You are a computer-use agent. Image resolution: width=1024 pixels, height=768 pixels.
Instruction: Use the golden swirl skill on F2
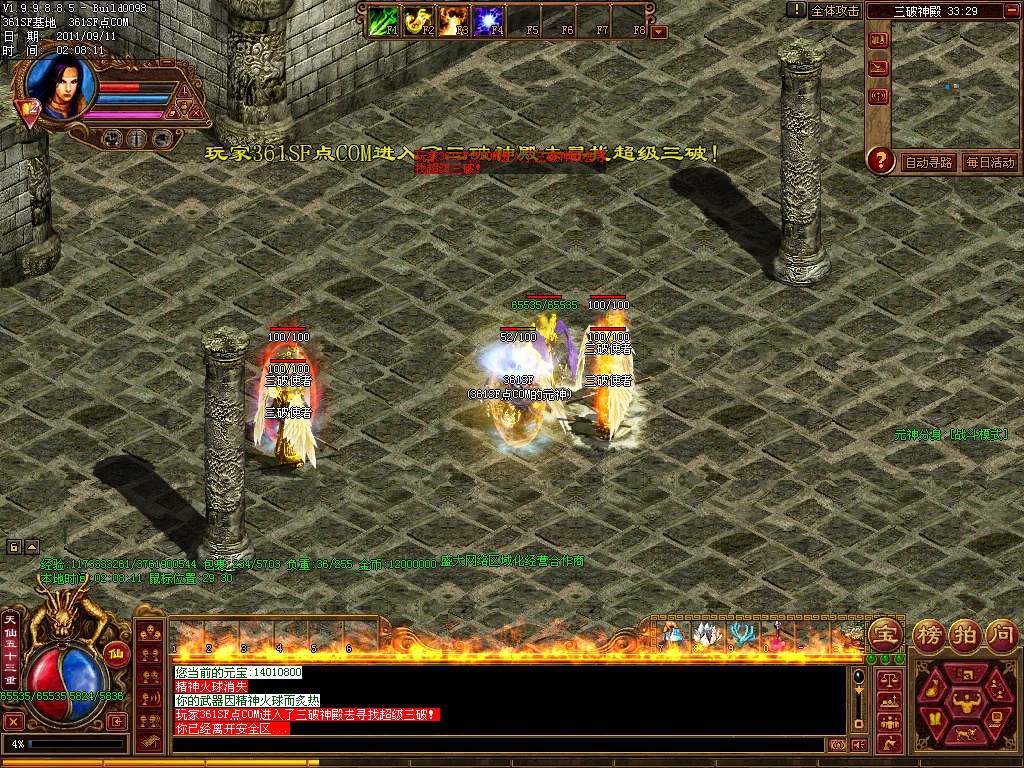tap(418, 19)
